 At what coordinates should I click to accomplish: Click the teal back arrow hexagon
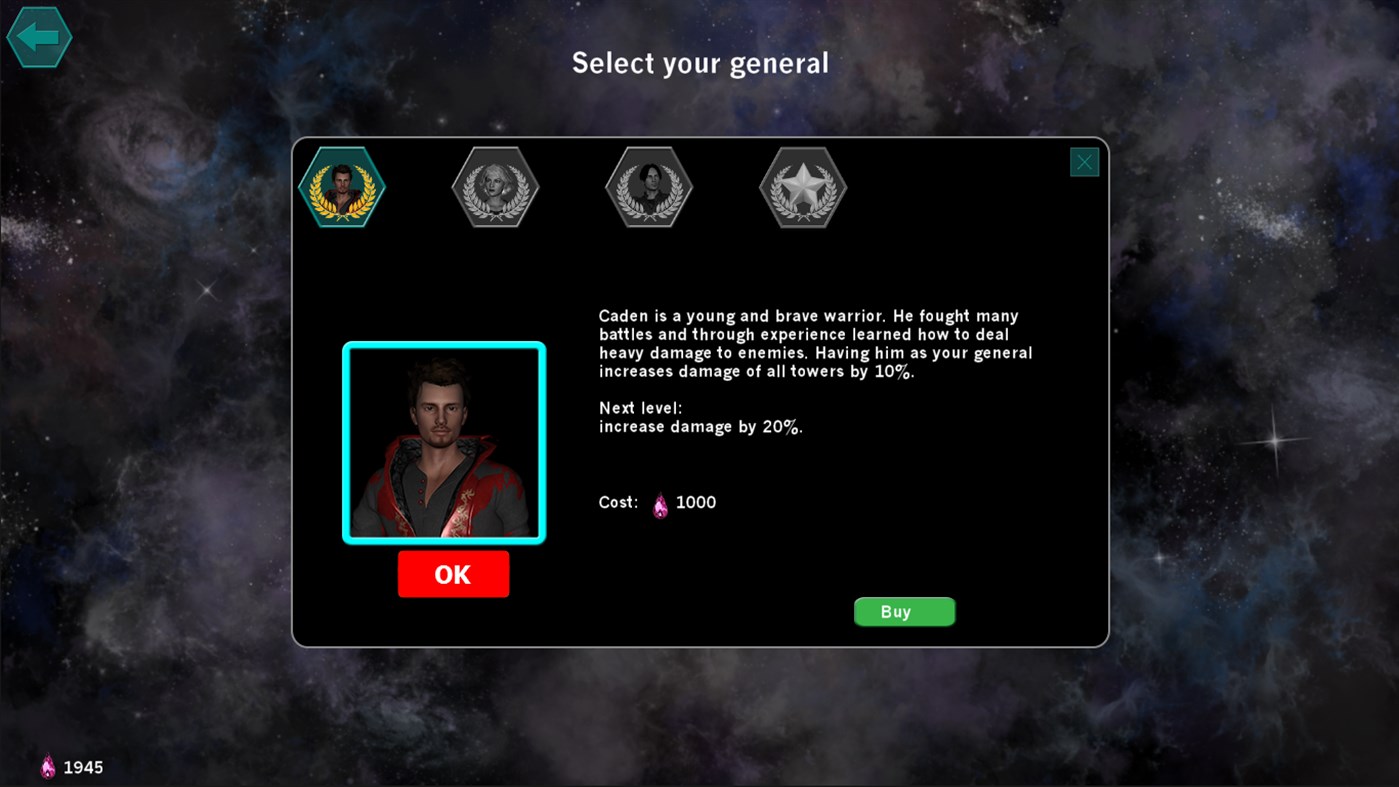[39, 37]
